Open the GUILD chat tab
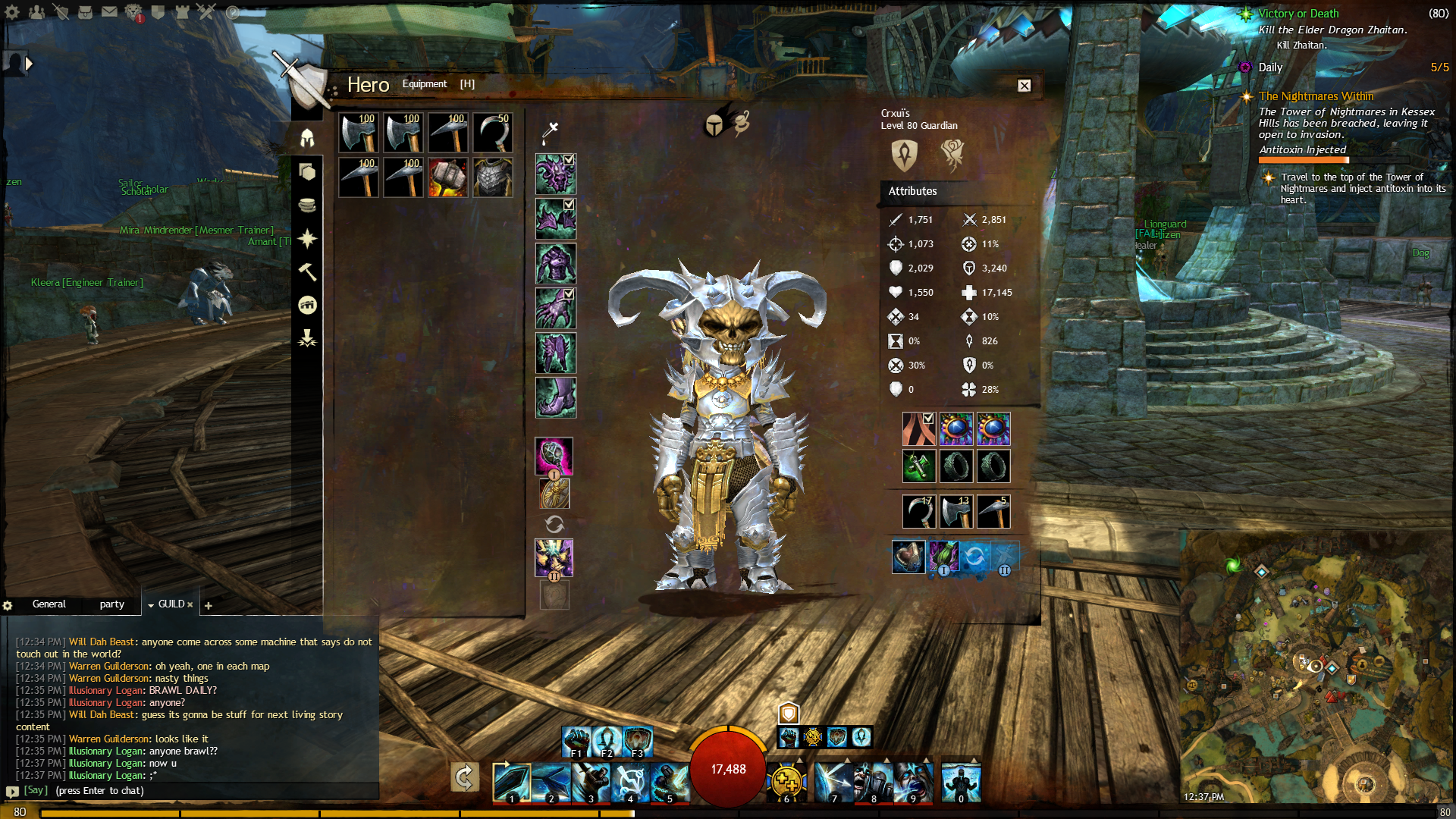 pyautogui.click(x=171, y=604)
